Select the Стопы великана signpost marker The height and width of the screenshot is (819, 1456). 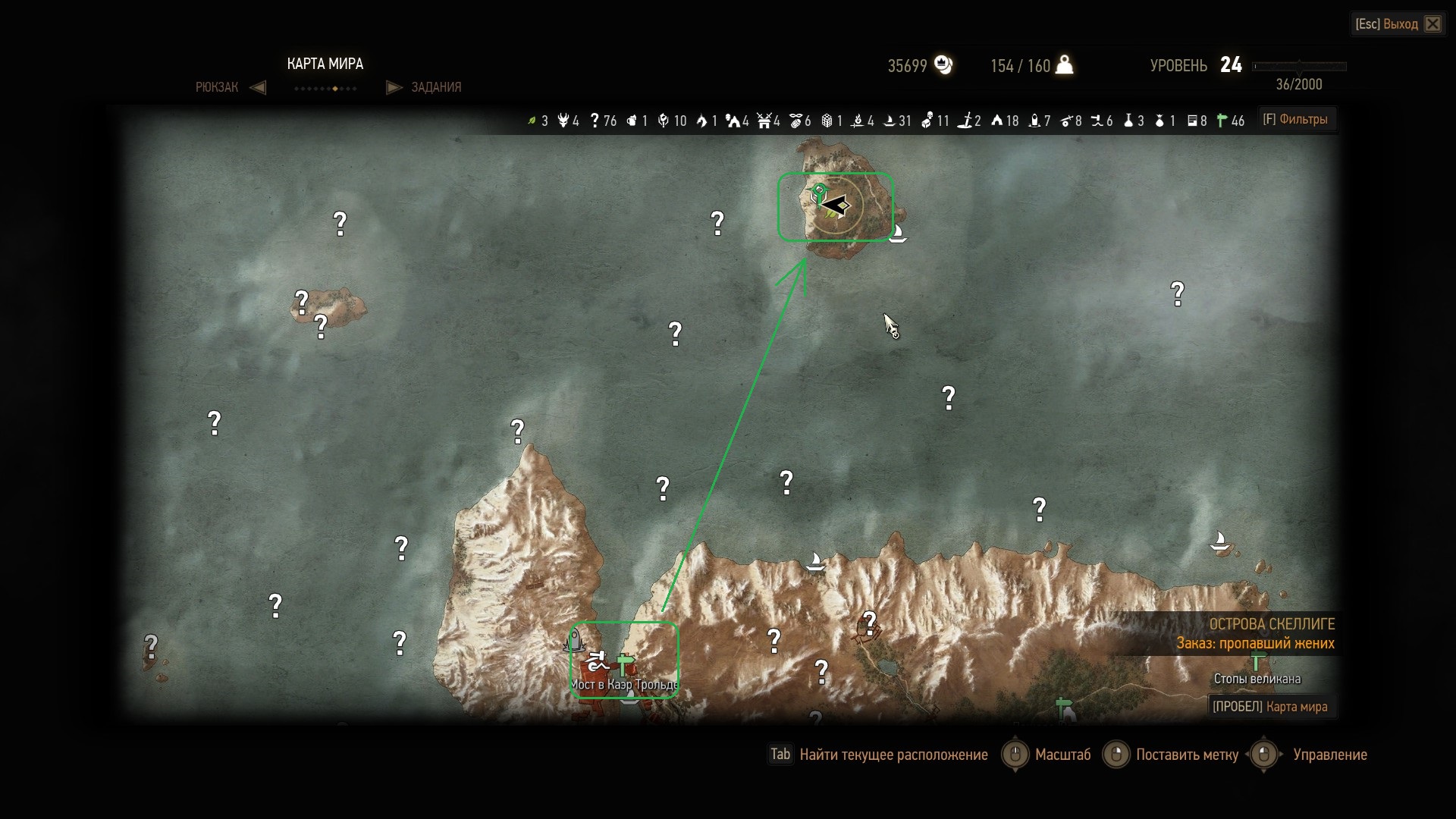tap(1257, 661)
